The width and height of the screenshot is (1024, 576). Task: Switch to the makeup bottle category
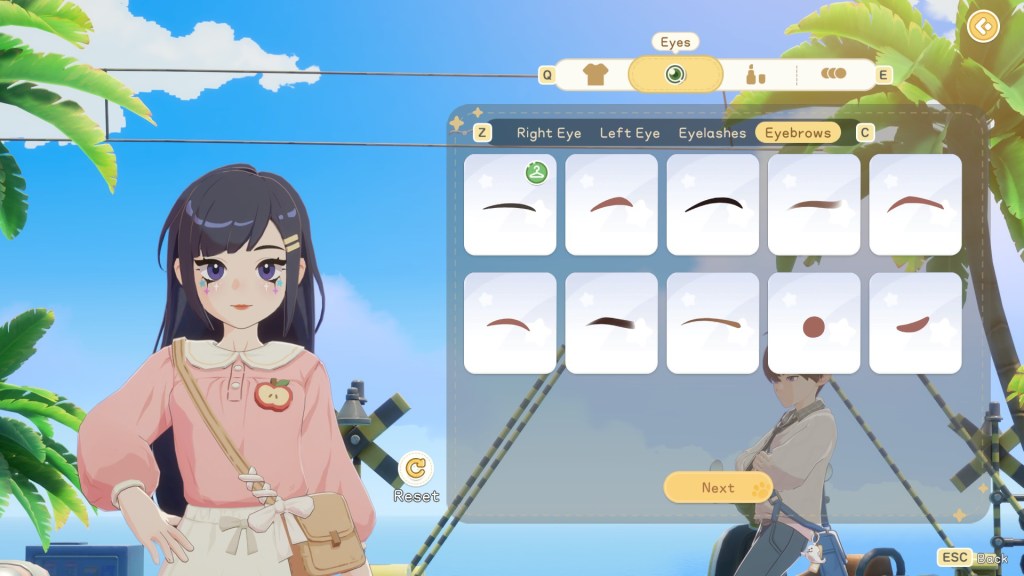(755, 75)
